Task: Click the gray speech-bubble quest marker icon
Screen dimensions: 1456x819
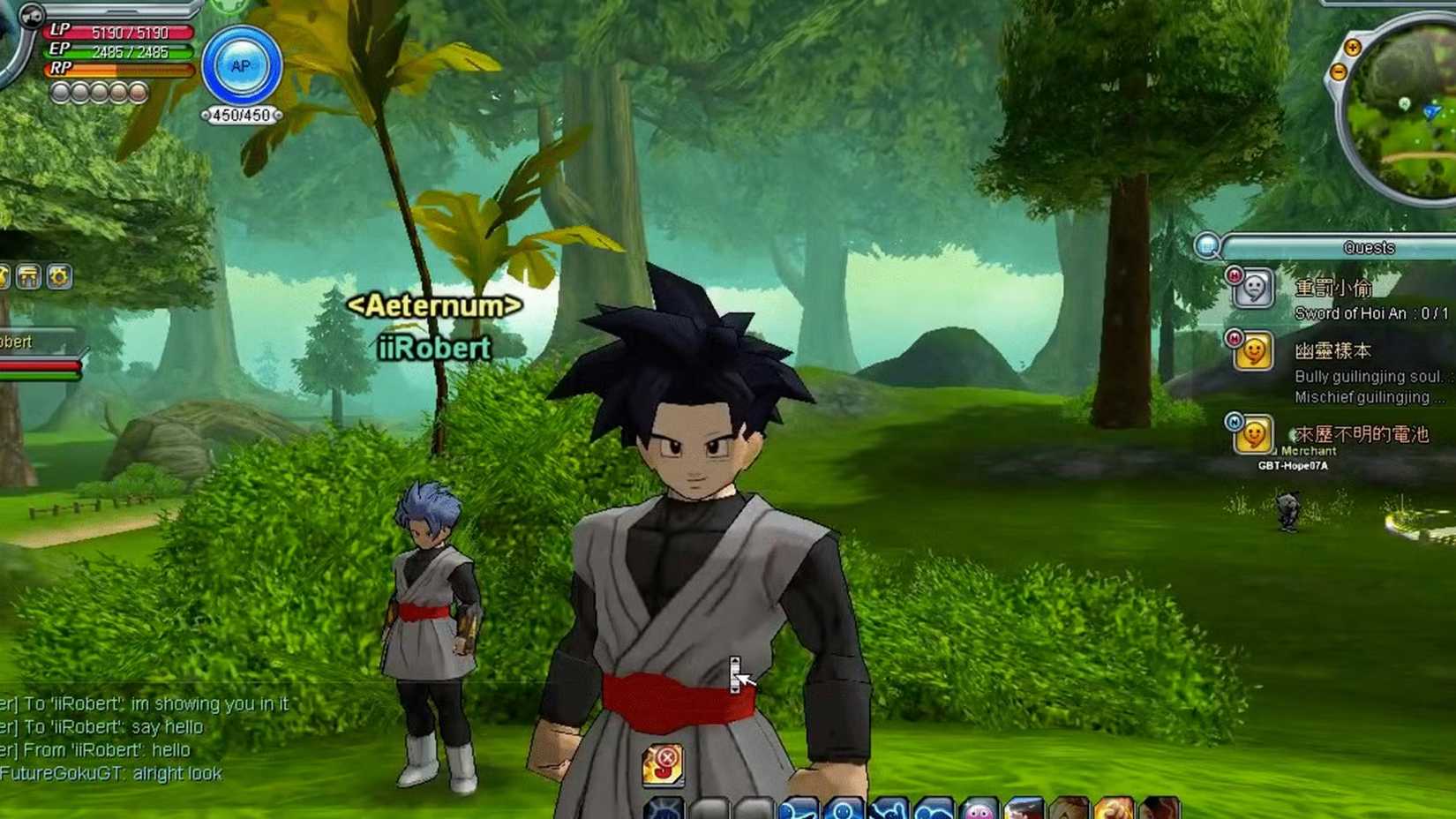Action: [1254, 289]
